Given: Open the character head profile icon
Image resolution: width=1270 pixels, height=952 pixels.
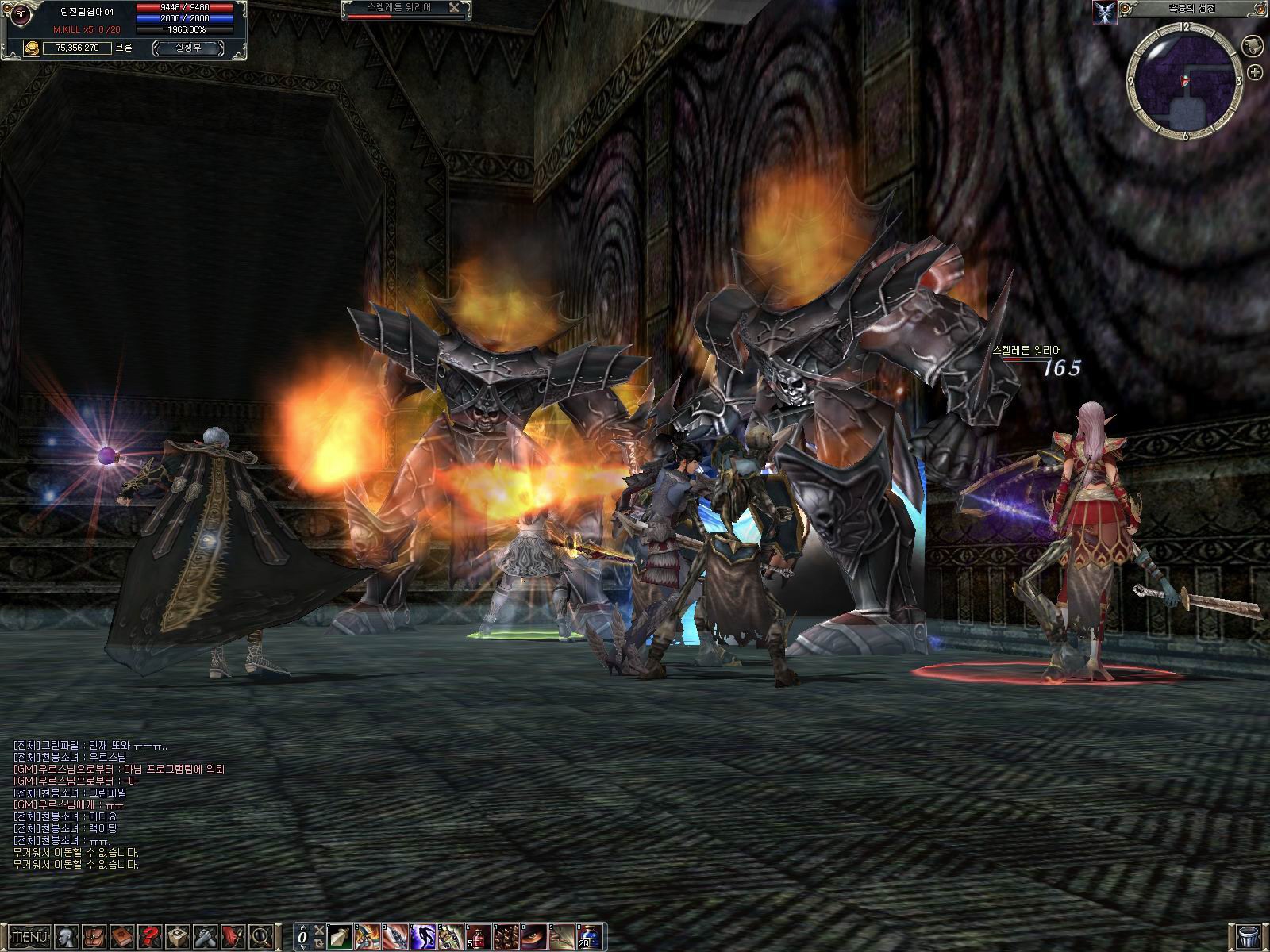Looking at the screenshot, I should 69,936.
